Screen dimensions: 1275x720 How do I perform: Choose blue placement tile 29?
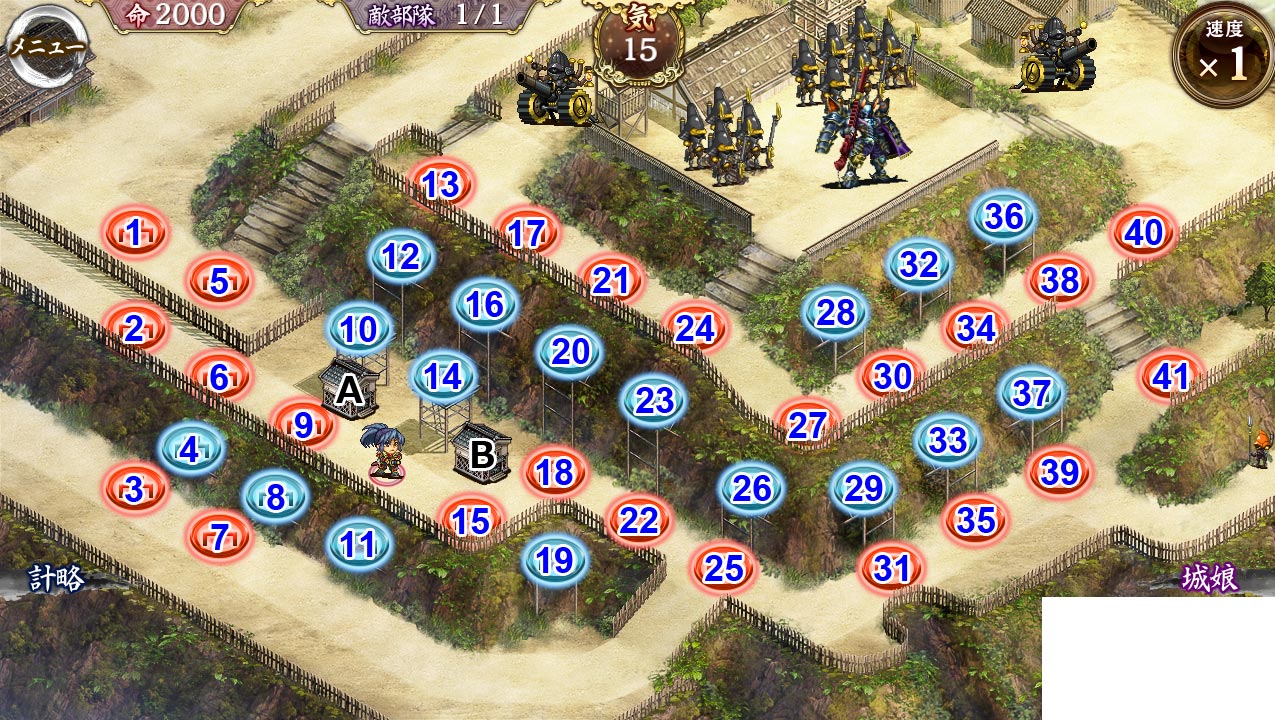(x=863, y=488)
